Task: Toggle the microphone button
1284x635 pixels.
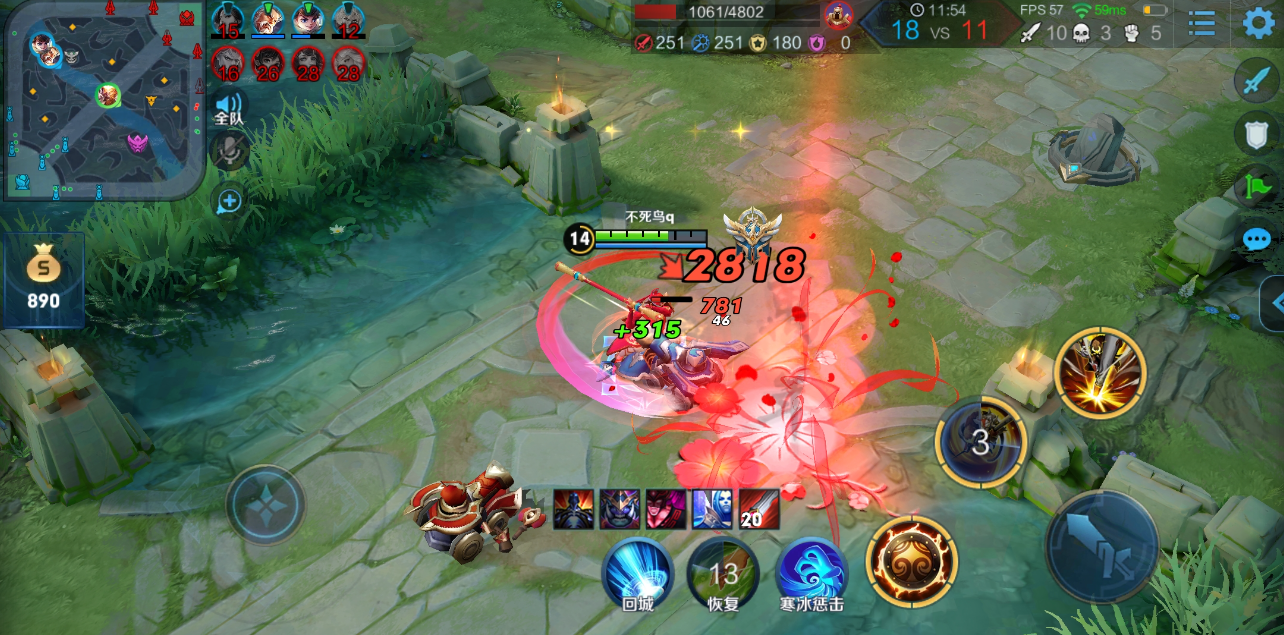Action: click(229, 150)
